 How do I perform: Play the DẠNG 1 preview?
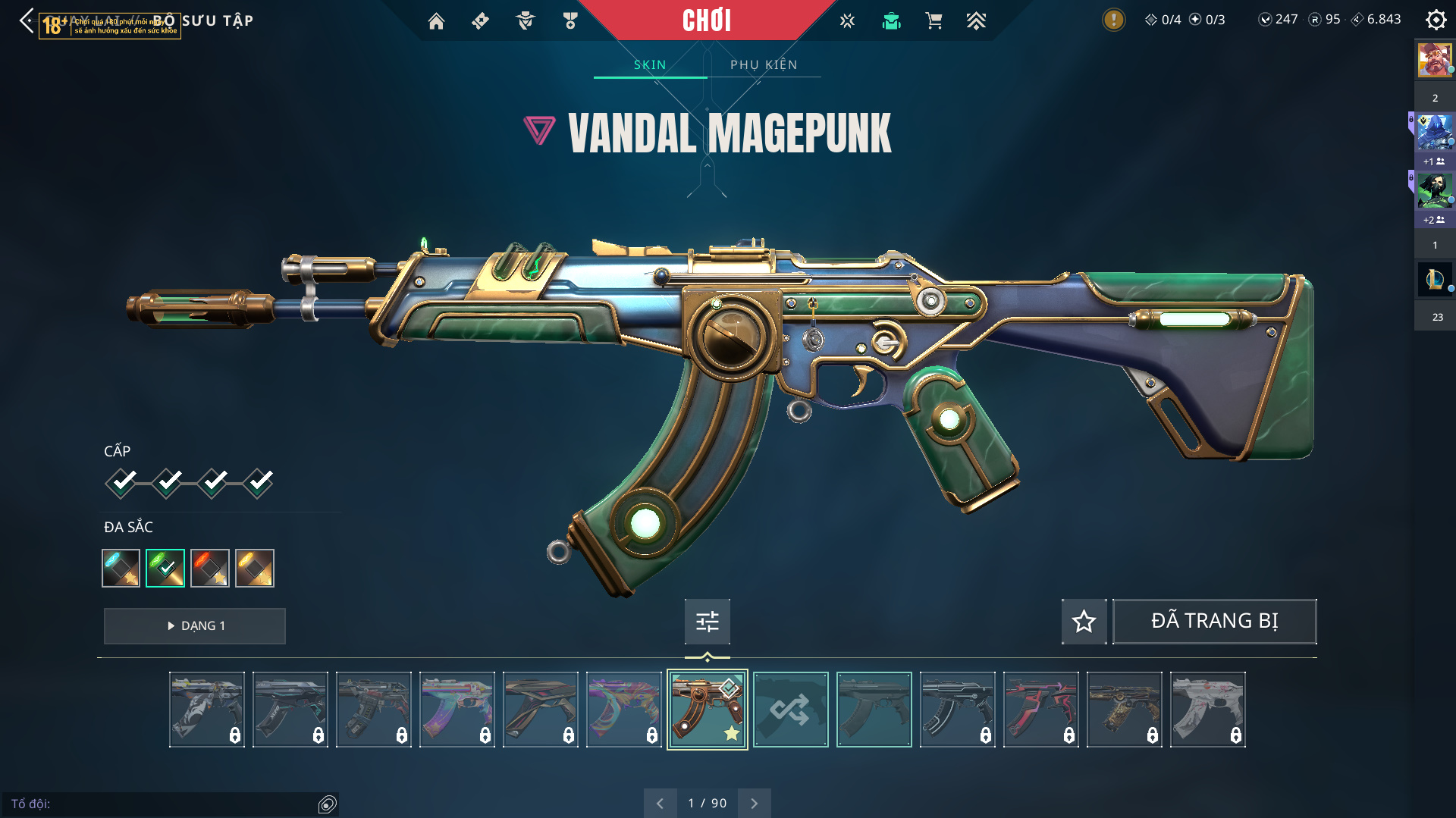195,626
